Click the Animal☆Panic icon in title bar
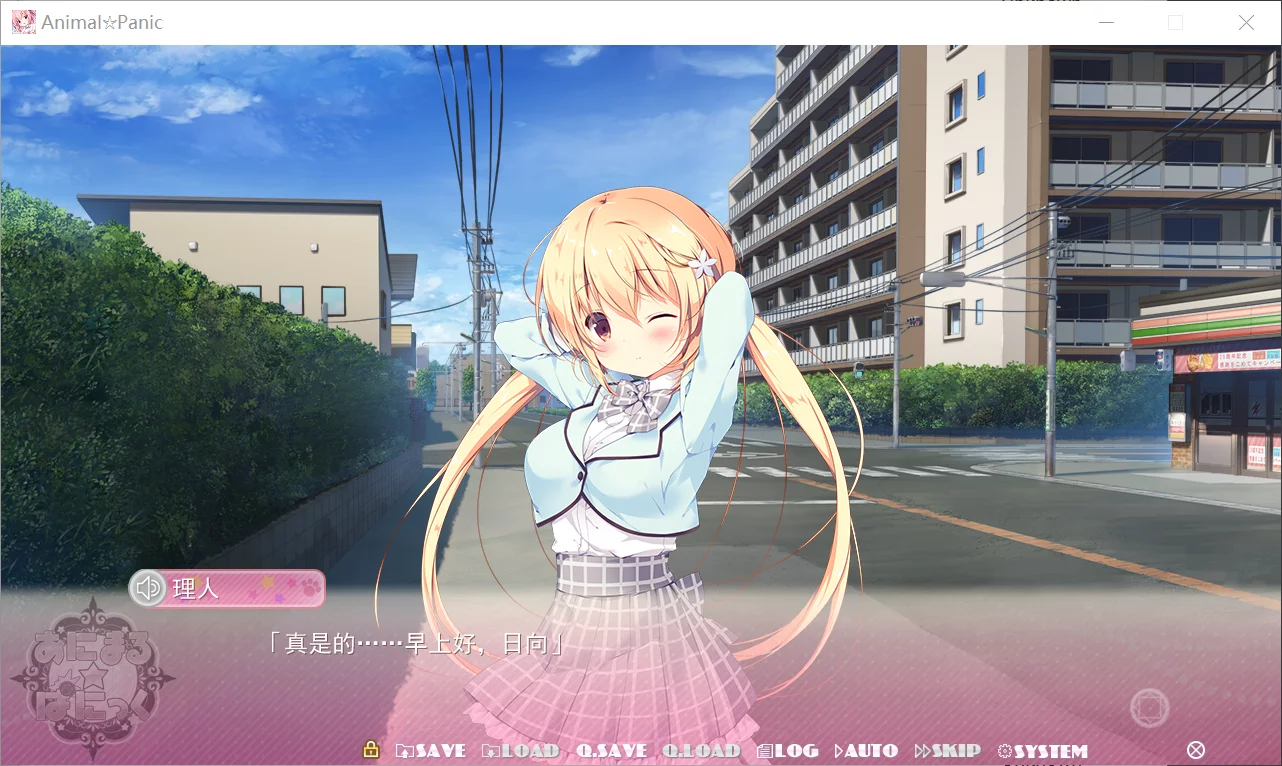 pos(24,21)
